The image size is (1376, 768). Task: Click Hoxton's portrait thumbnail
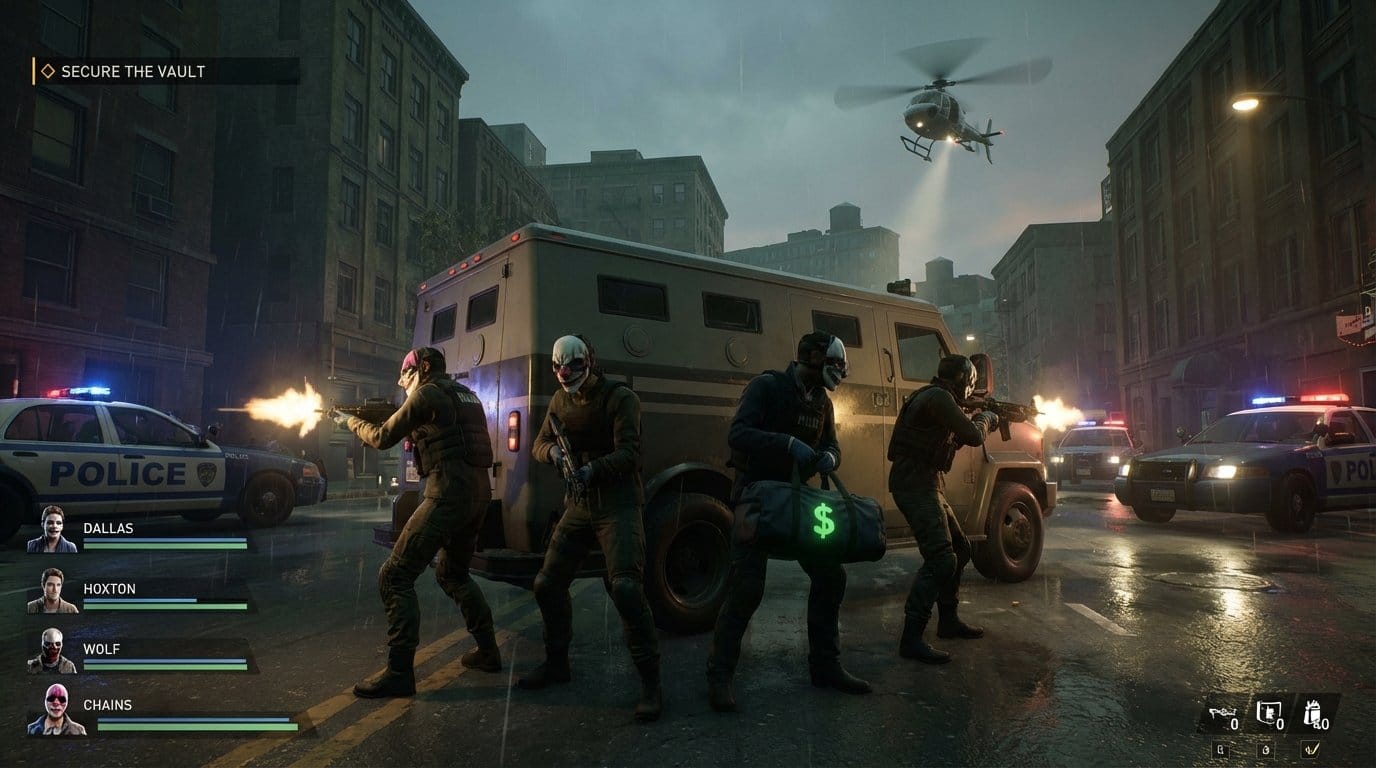(x=52, y=591)
